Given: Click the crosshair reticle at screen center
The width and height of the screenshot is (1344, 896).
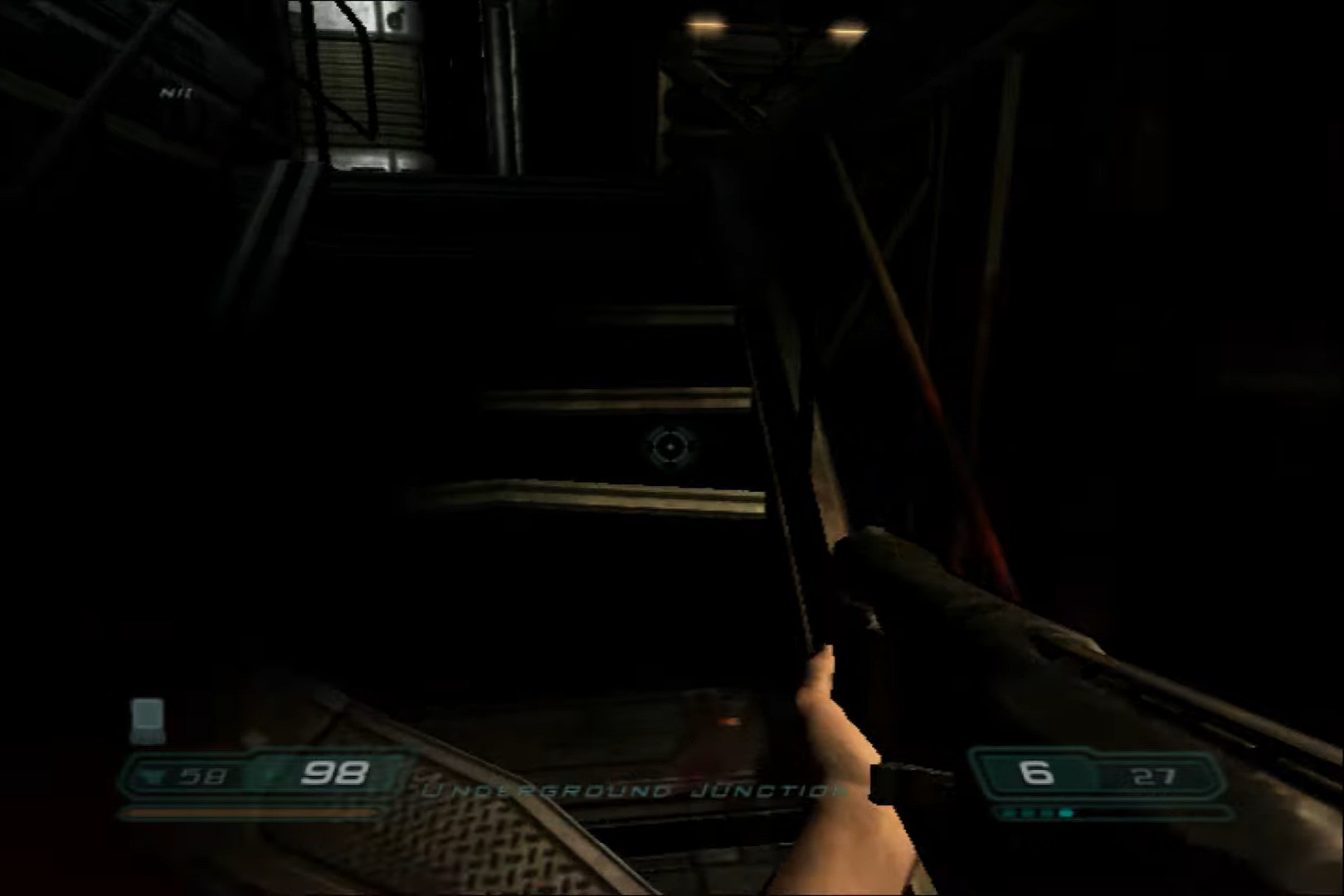Looking at the screenshot, I should pyautogui.click(x=672, y=448).
